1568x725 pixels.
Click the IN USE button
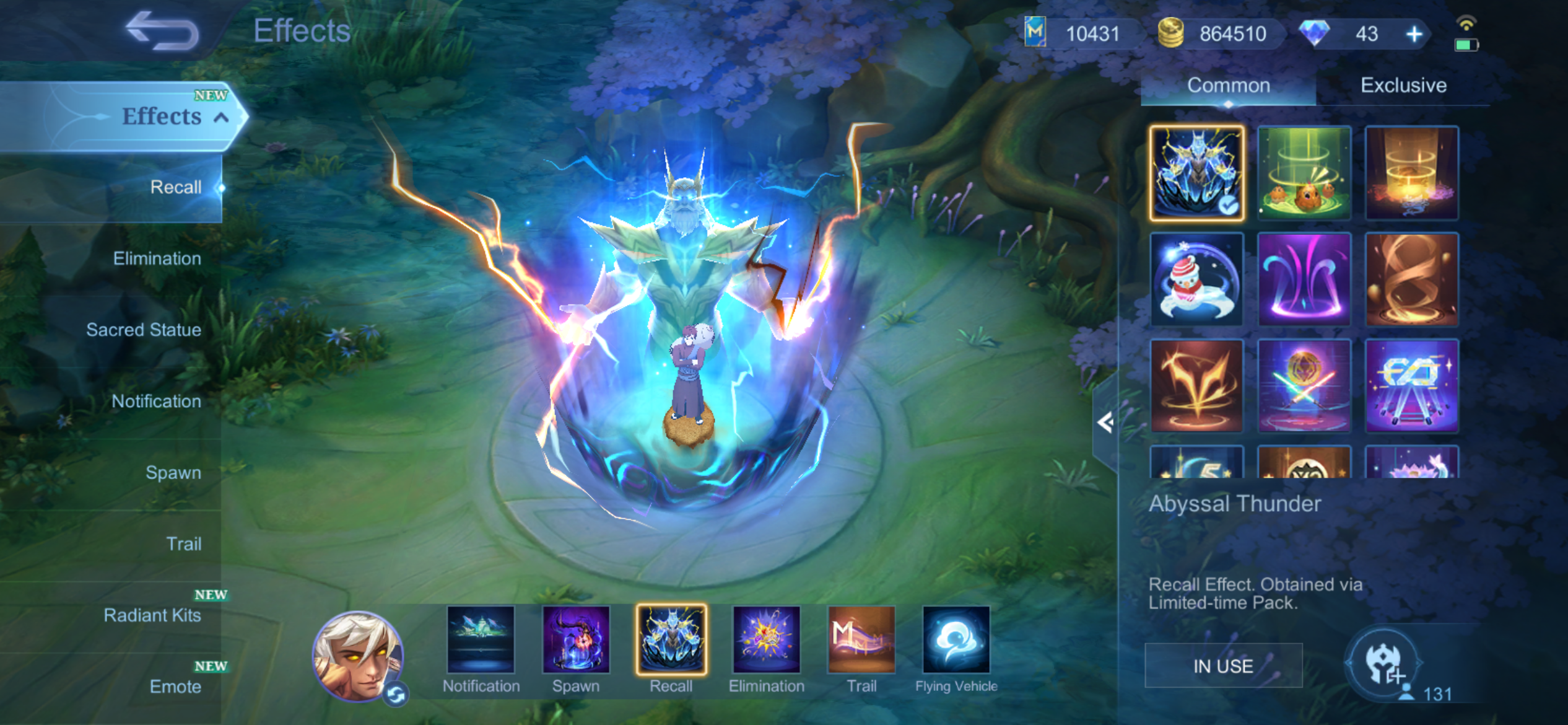click(1223, 666)
